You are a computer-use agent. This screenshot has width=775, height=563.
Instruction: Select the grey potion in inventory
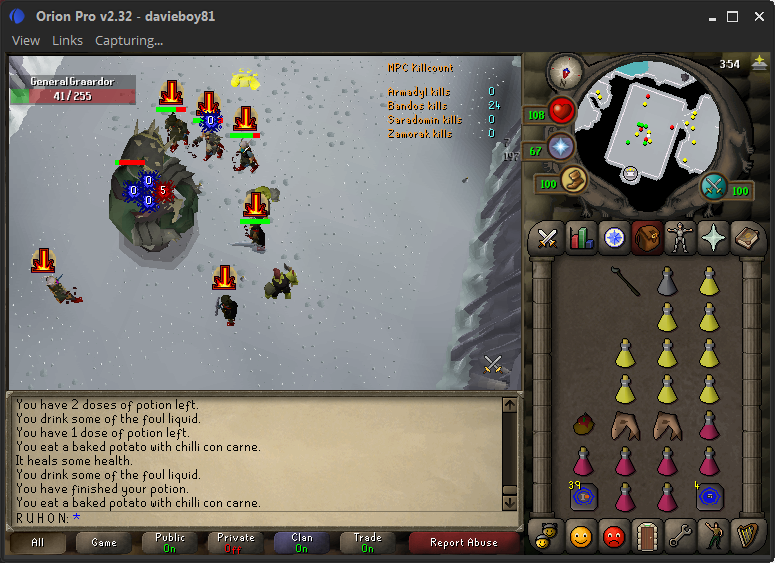(668, 283)
